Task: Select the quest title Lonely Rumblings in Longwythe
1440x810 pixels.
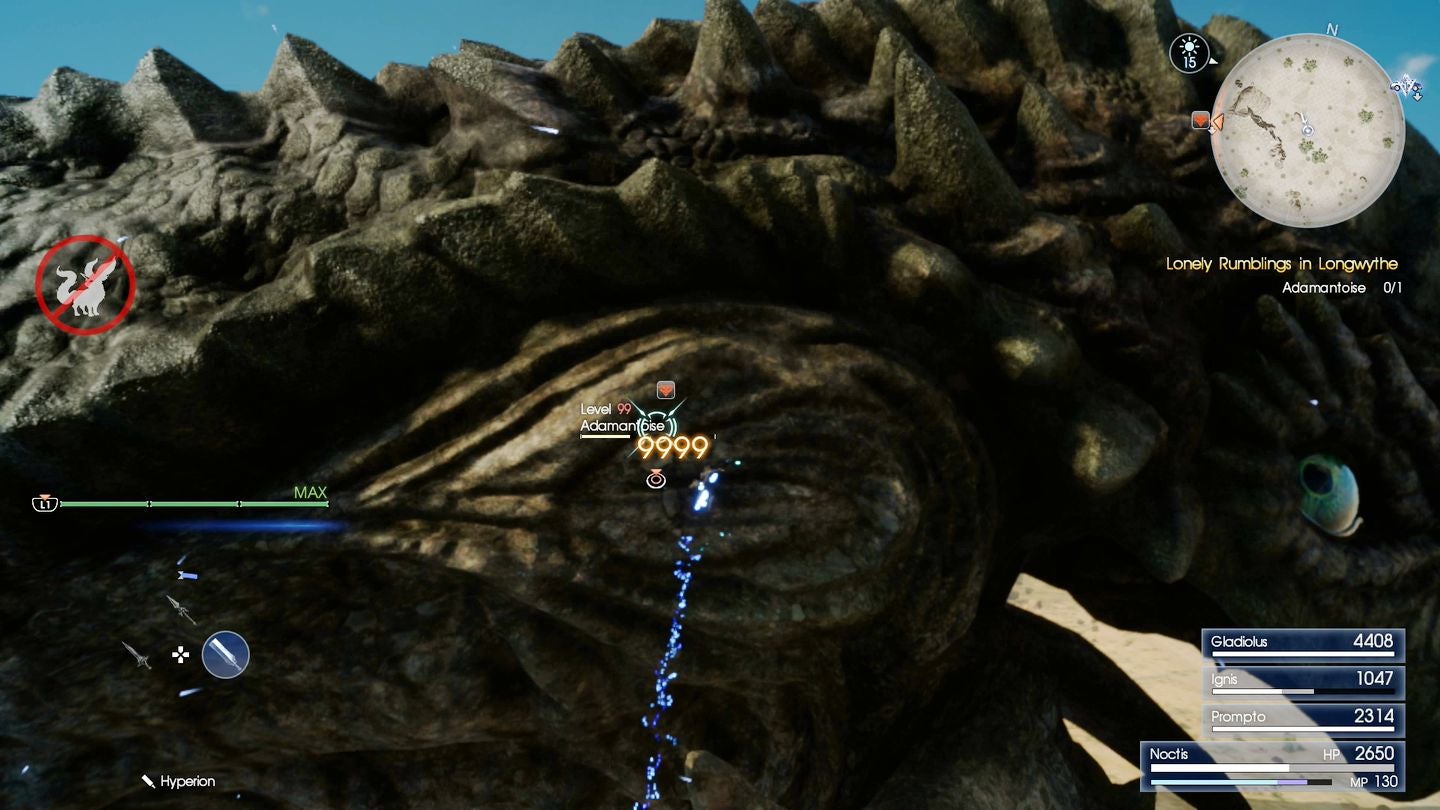Action: 1281,263
